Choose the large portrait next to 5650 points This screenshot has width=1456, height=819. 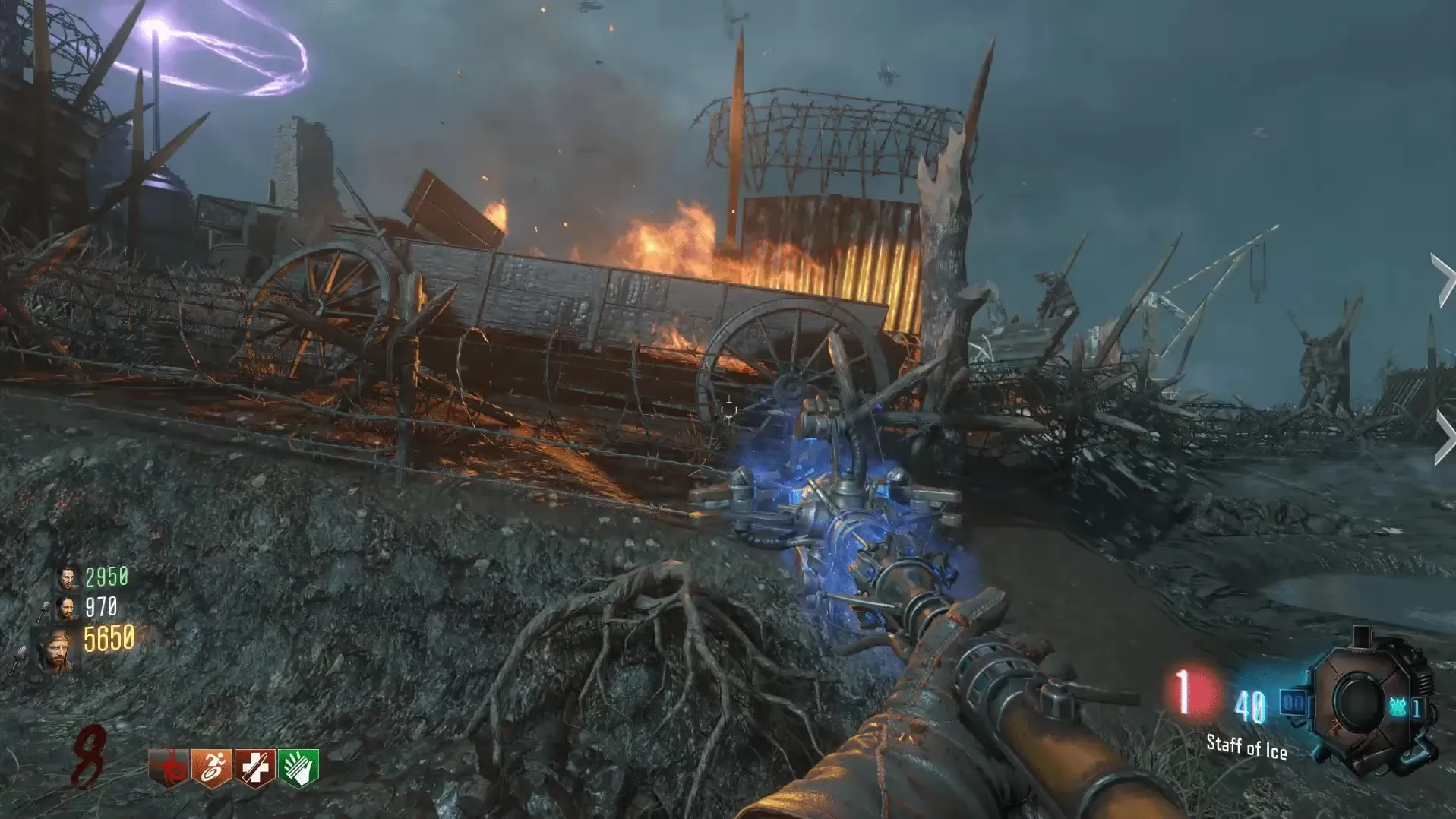click(x=57, y=650)
